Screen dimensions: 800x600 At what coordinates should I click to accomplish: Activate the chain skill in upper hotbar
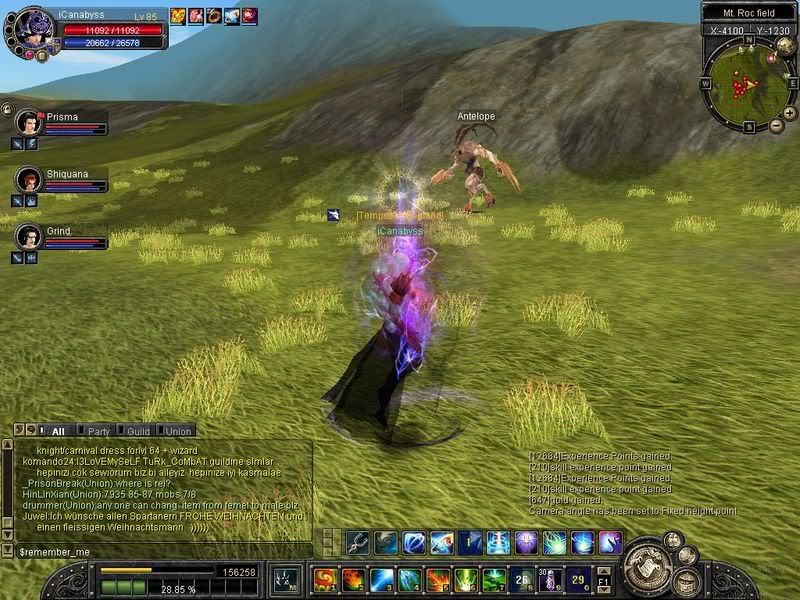[358, 543]
